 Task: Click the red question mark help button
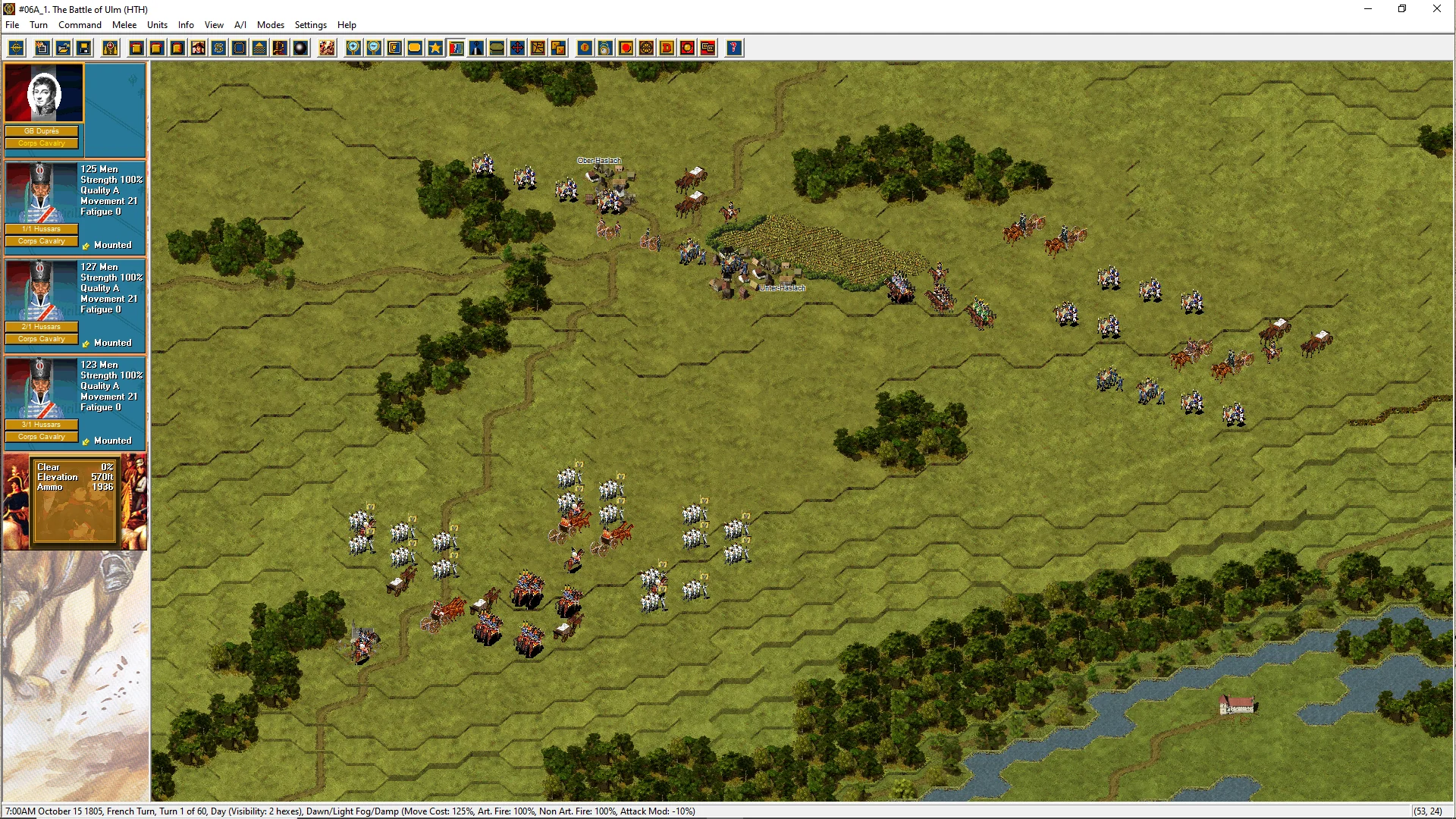tap(733, 49)
